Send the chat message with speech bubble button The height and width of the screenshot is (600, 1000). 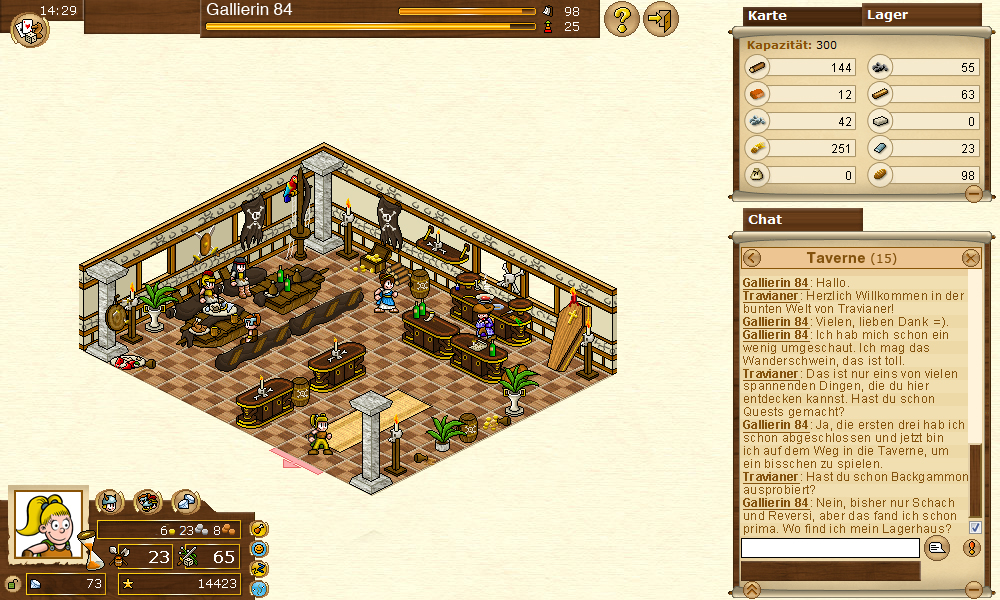(x=937, y=548)
